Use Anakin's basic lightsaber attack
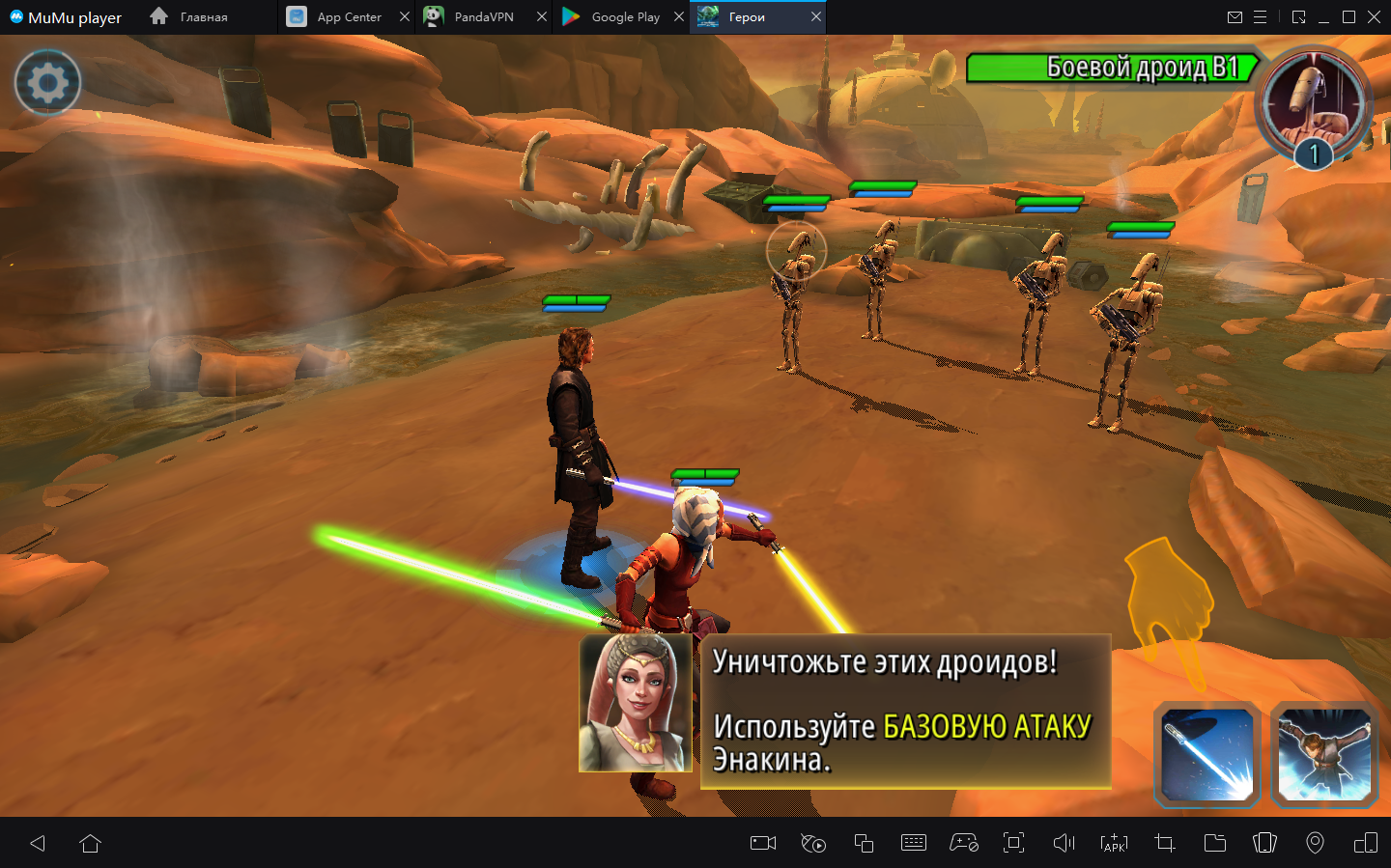The width and height of the screenshot is (1391, 868). (x=1207, y=755)
